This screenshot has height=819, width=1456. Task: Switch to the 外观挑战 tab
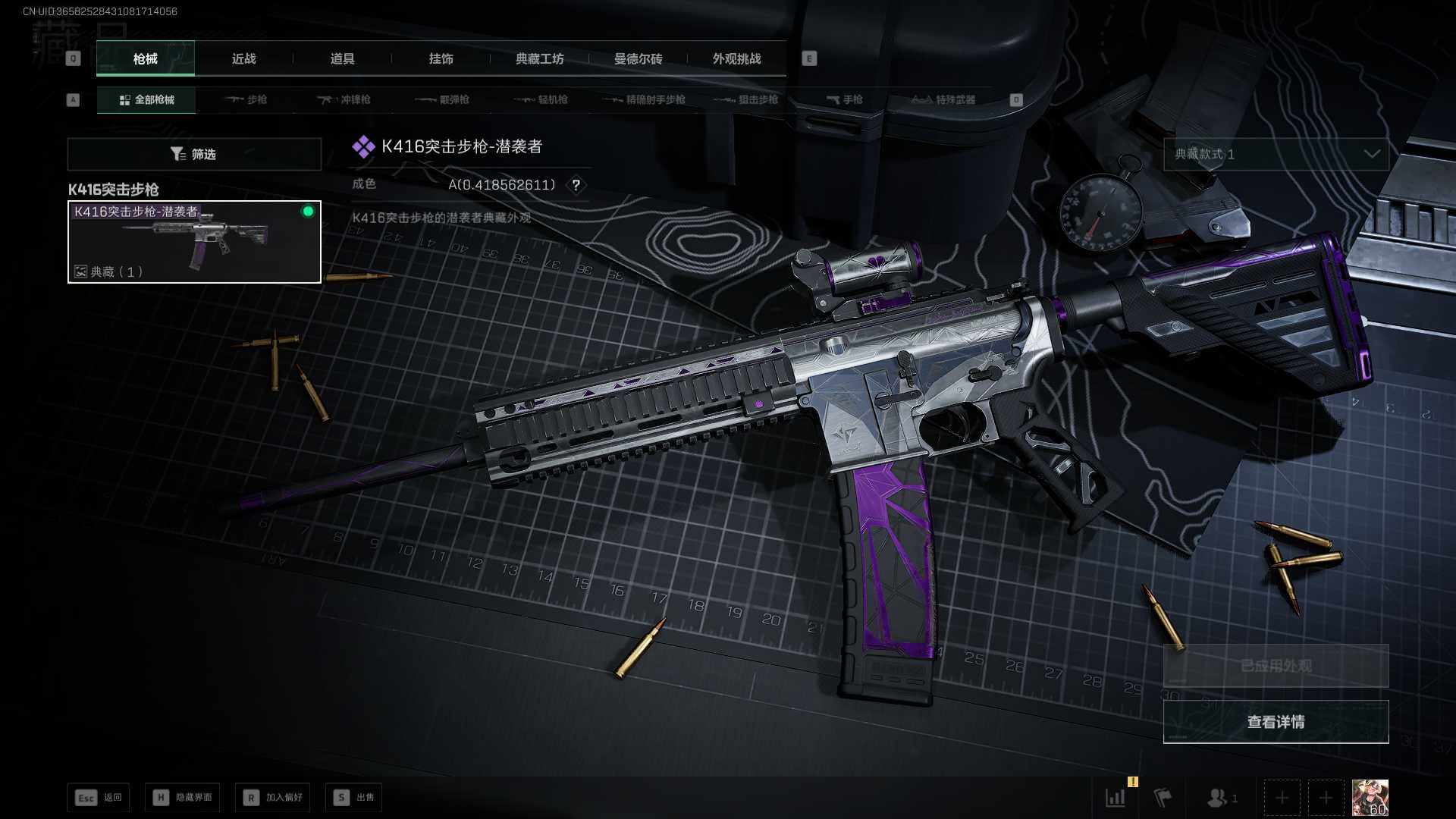coord(736,59)
